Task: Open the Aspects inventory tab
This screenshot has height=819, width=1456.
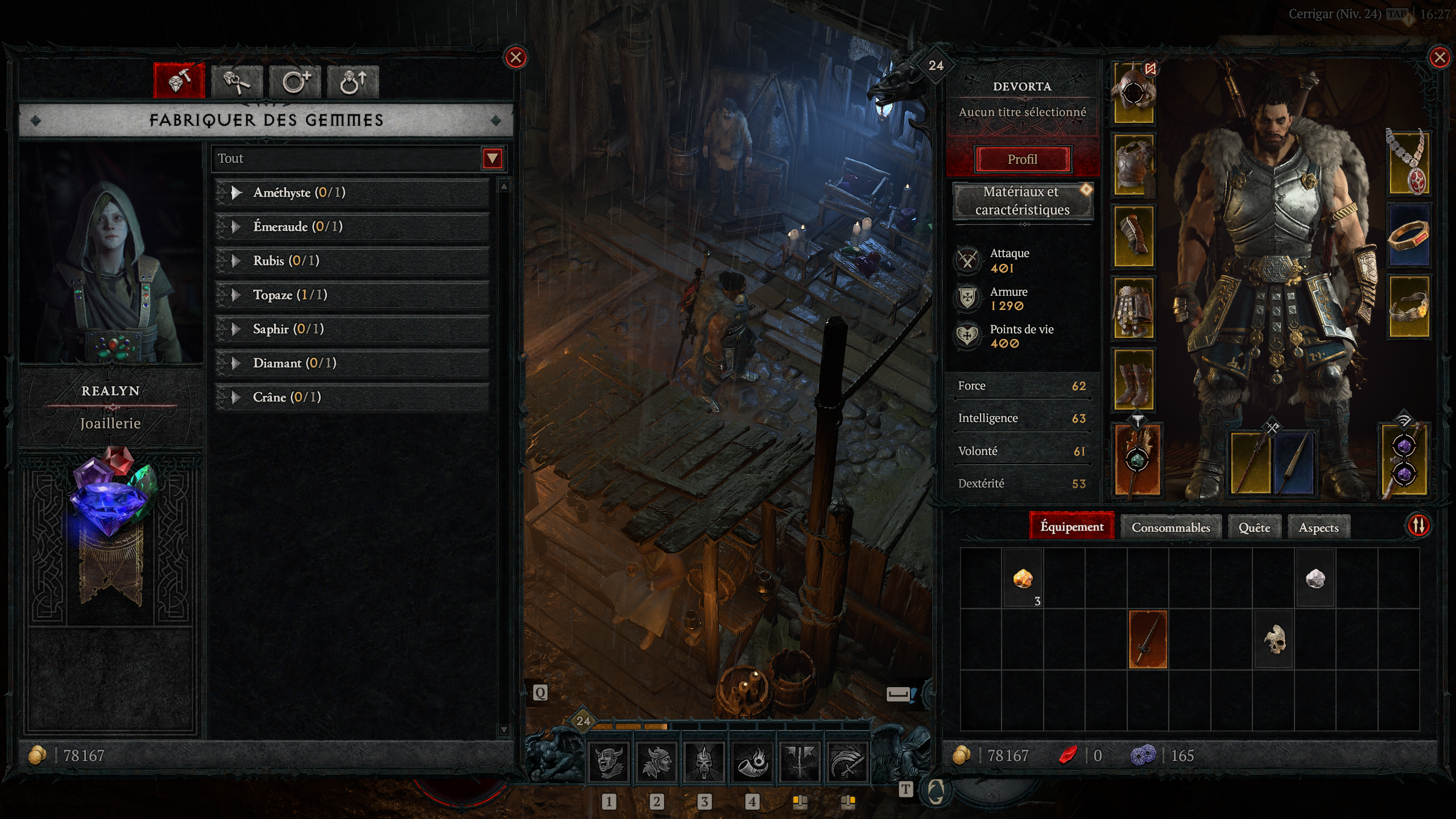Action: [x=1318, y=527]
